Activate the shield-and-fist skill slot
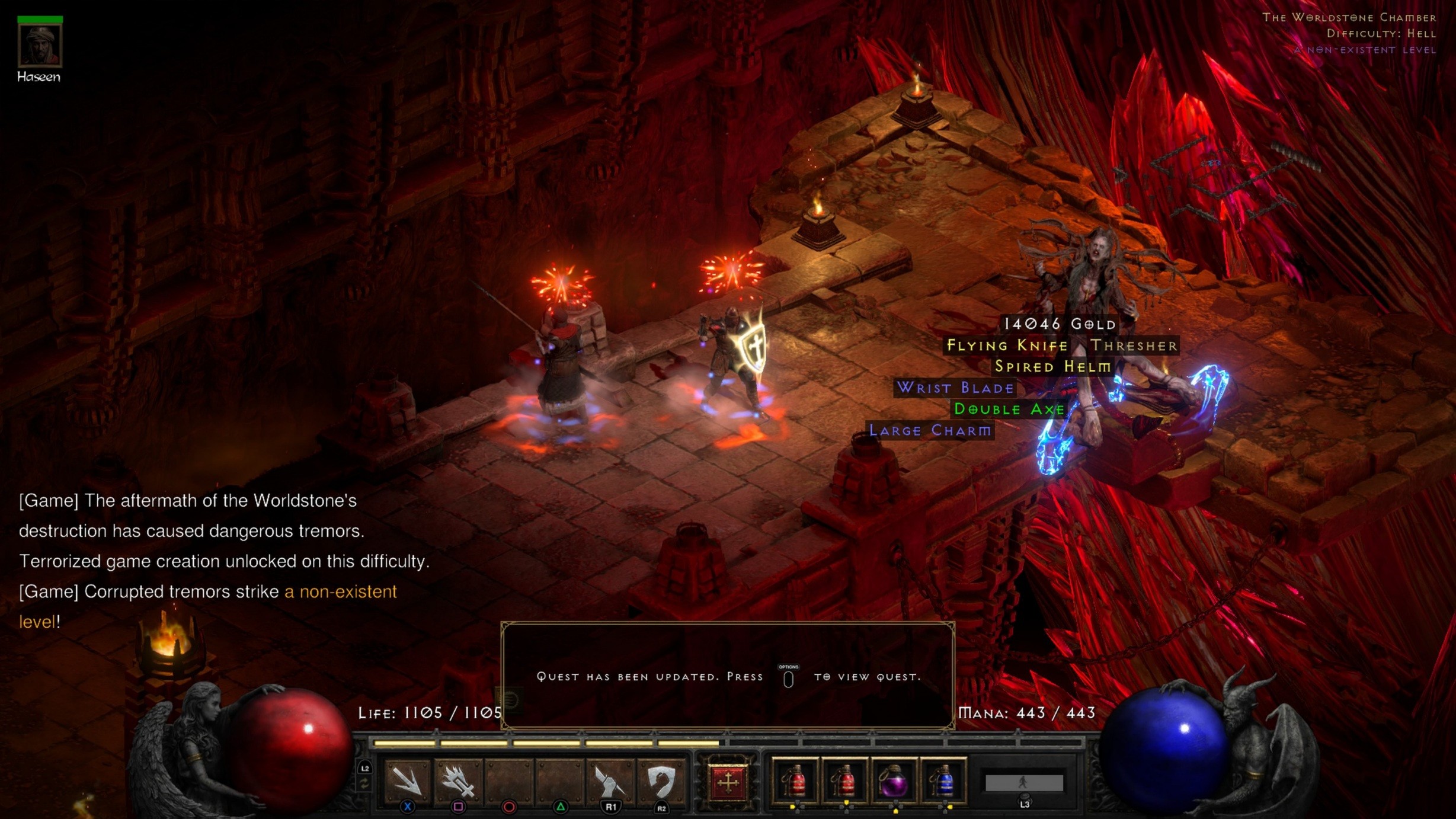The height and width of the screenshot is (819, 1456). click(661, 781)
